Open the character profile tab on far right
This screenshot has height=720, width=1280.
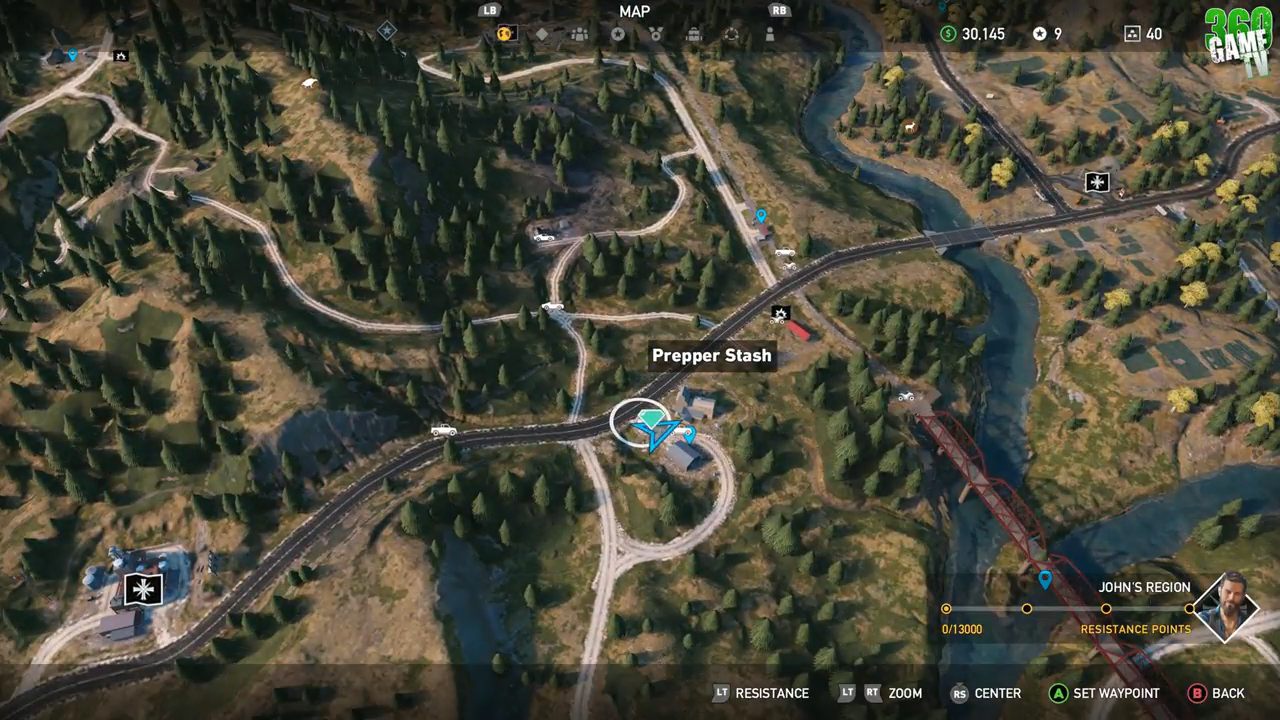768,34
